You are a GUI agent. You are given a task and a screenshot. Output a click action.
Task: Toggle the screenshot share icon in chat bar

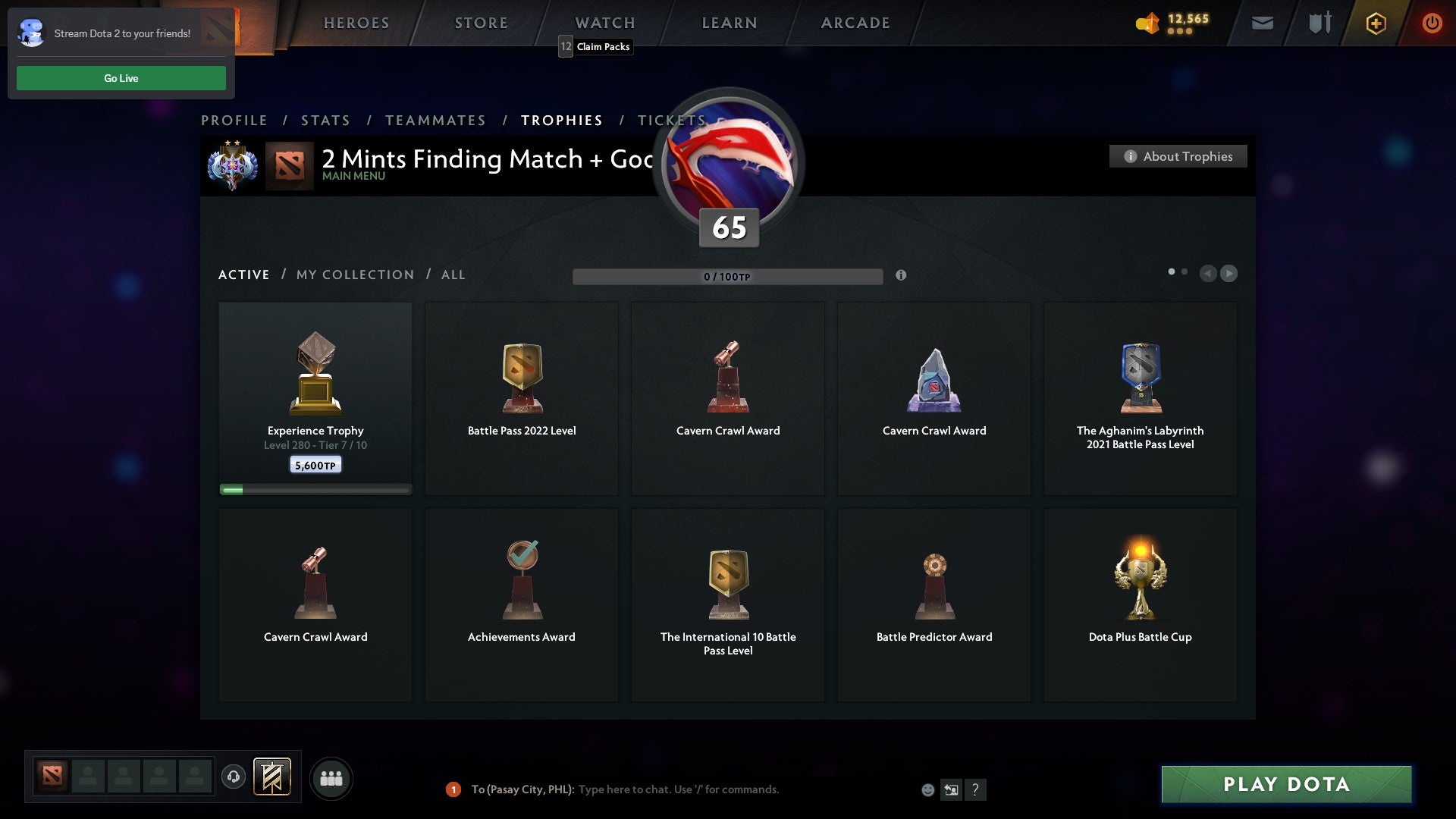tap(952, 789)
